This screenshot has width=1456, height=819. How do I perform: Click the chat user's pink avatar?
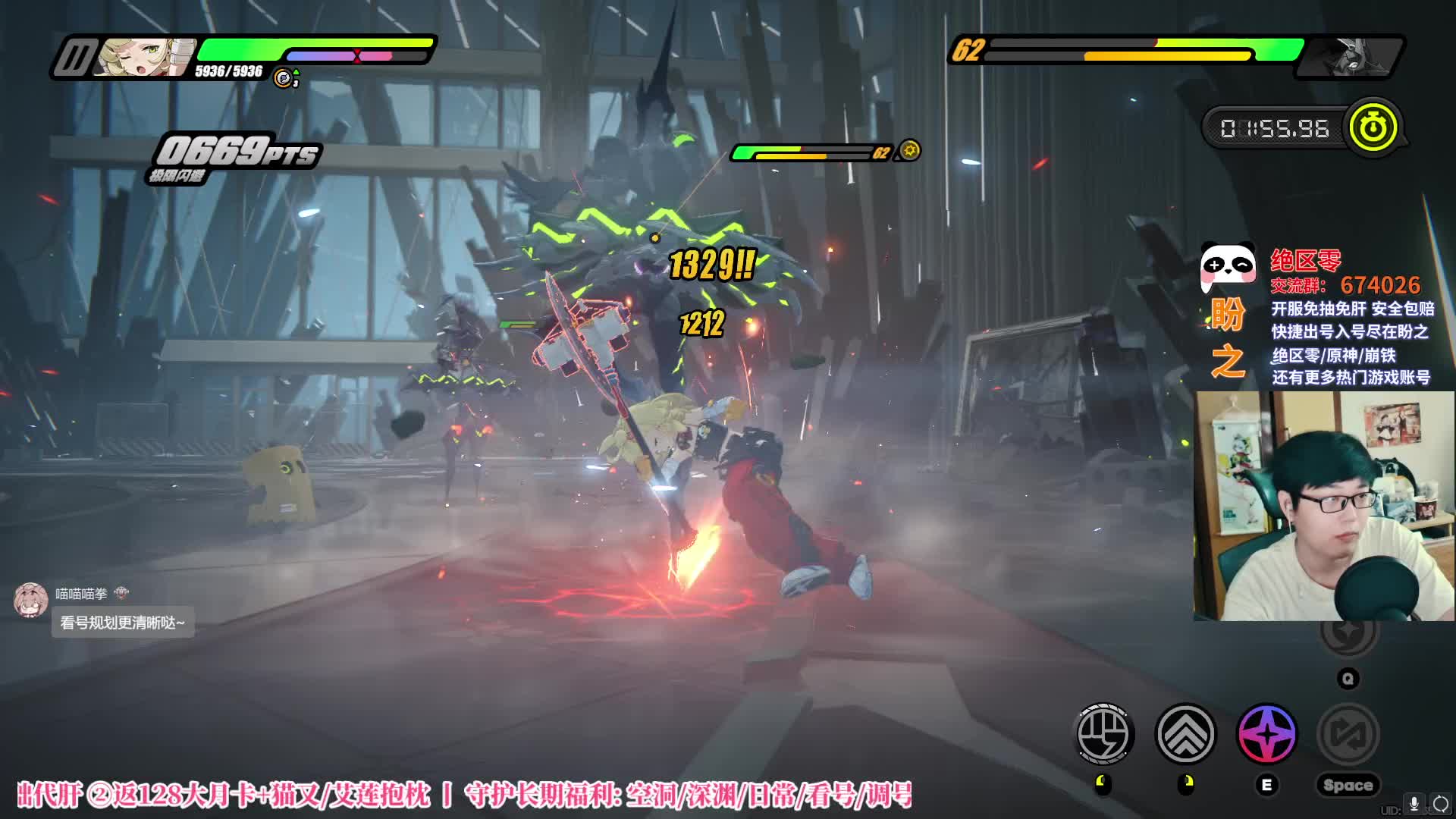(31, 600)
